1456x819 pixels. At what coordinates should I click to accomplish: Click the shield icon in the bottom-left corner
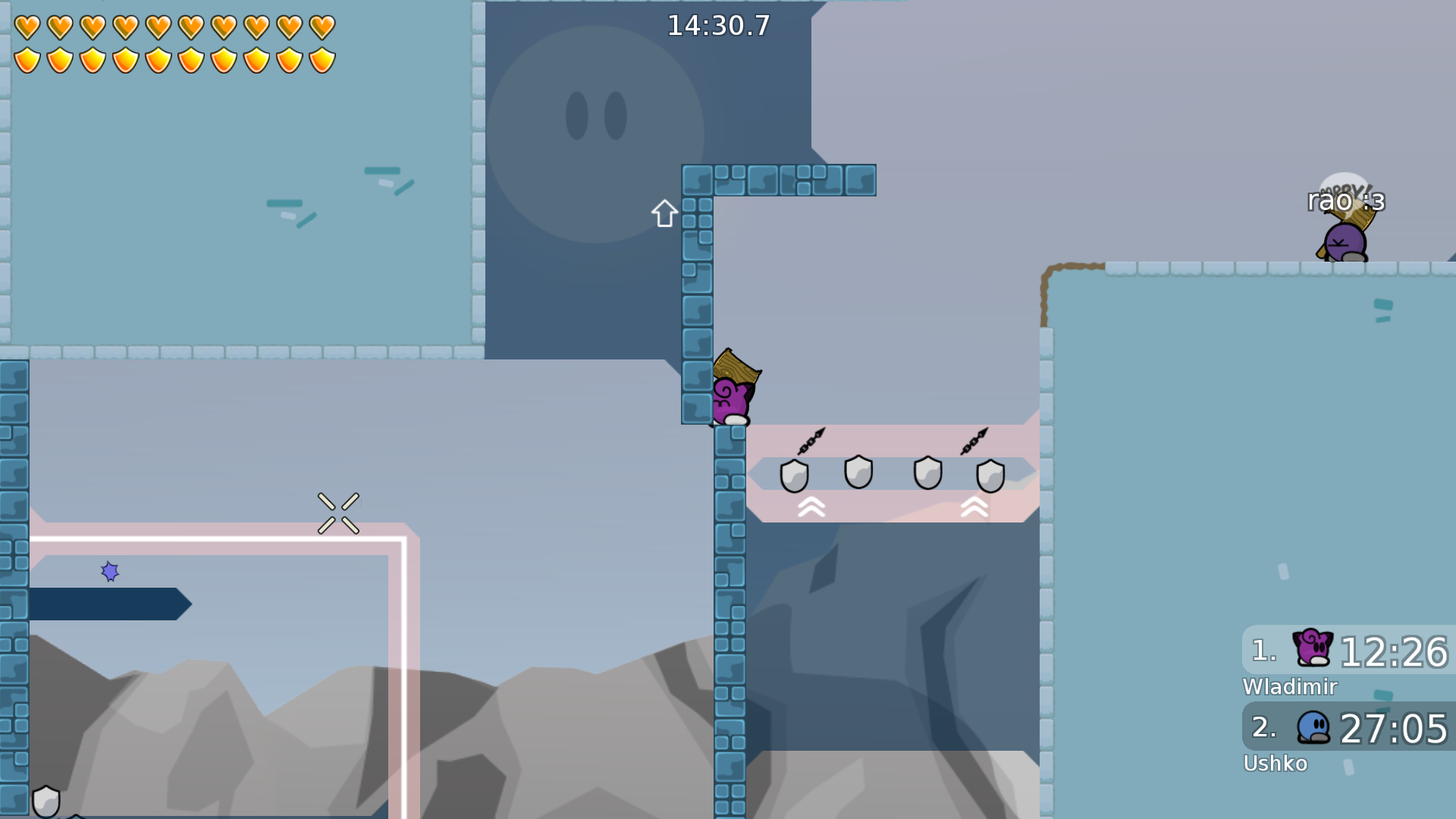point(47,799)
